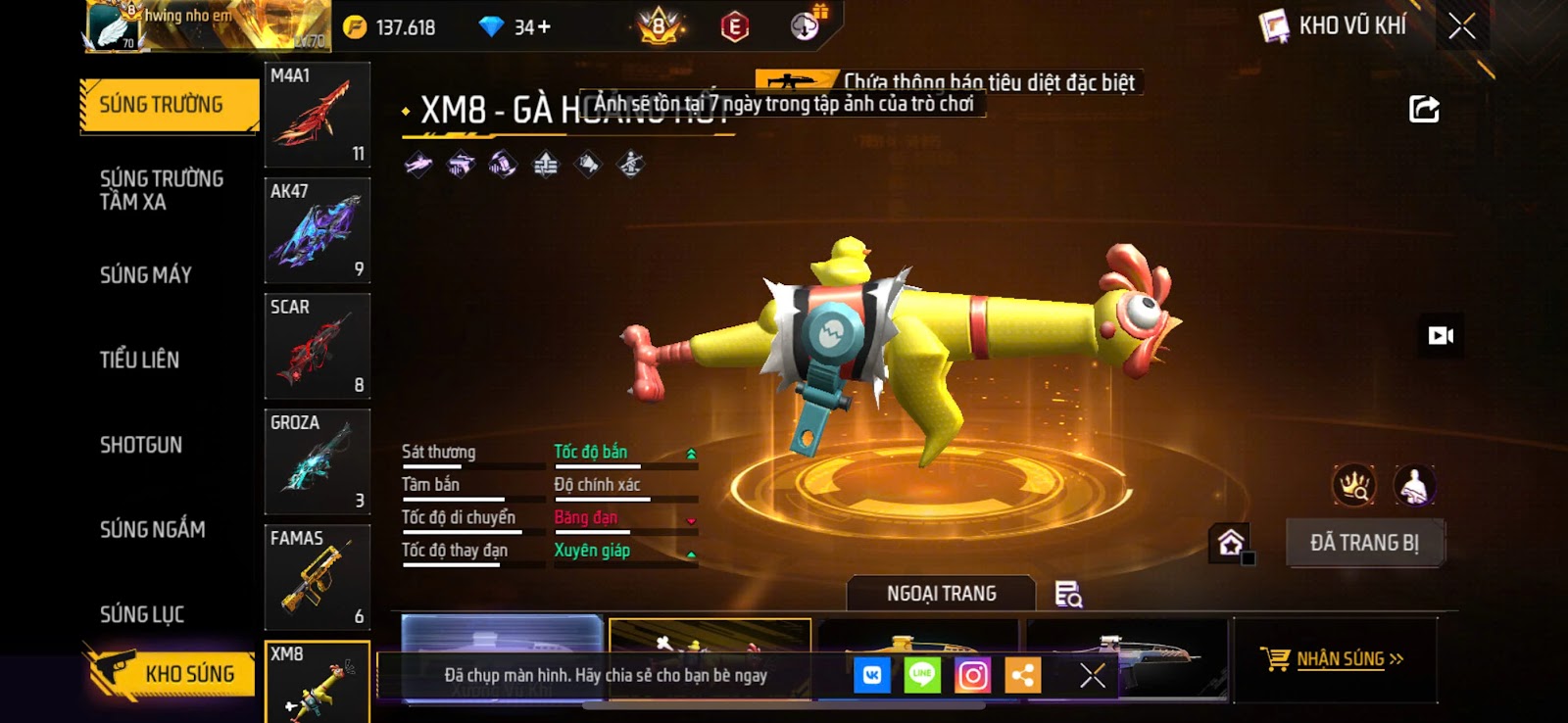Image resolution: width=1568 pixels, height=723 pixels.
Task: Share the screenshot to Instagram
Action: tap(972, 675)
